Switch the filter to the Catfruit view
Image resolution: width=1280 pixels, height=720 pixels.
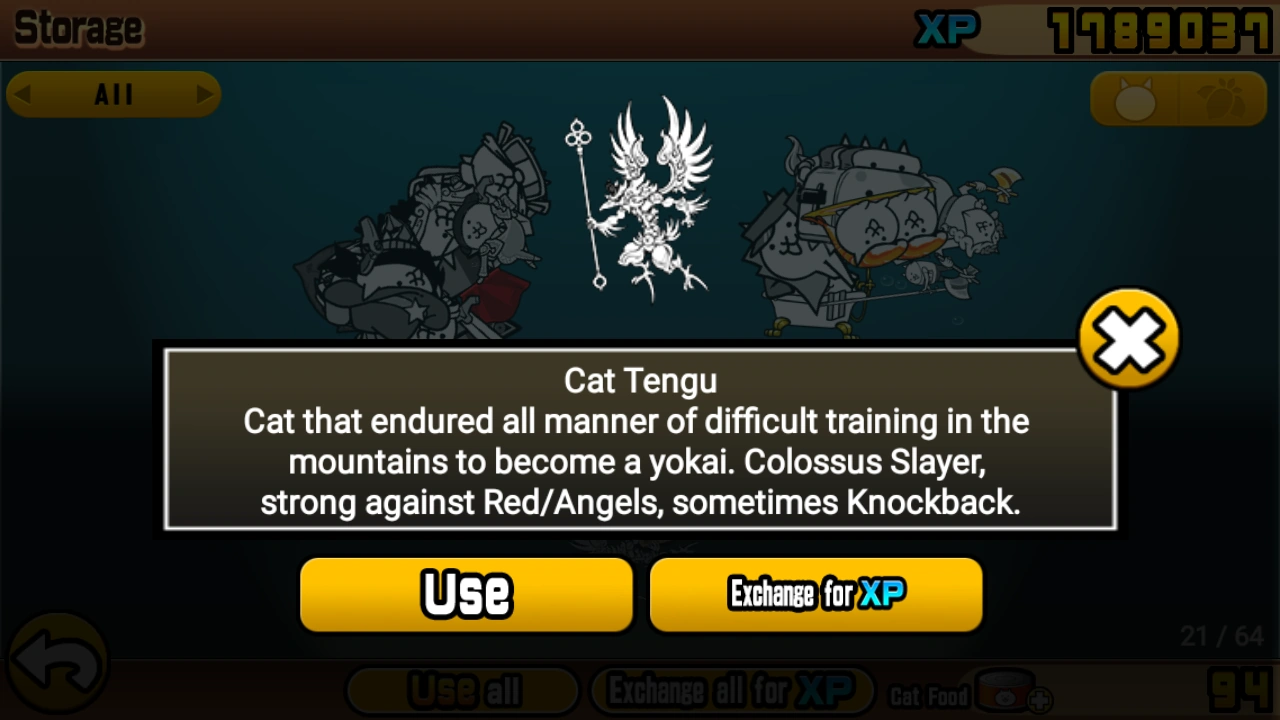tap(1222, 99)
